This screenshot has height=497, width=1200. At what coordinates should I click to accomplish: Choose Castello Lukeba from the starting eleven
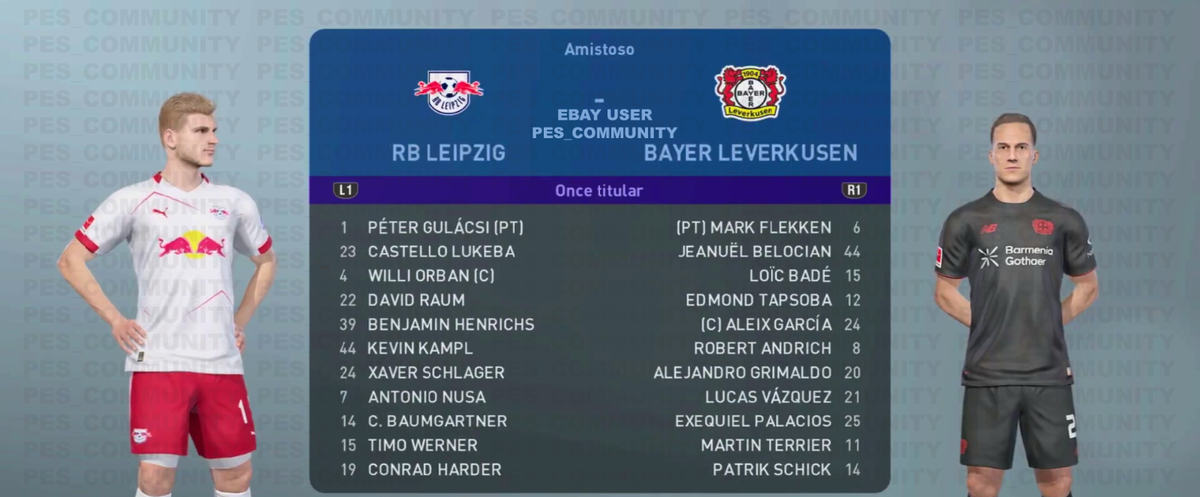click(441, 252)
